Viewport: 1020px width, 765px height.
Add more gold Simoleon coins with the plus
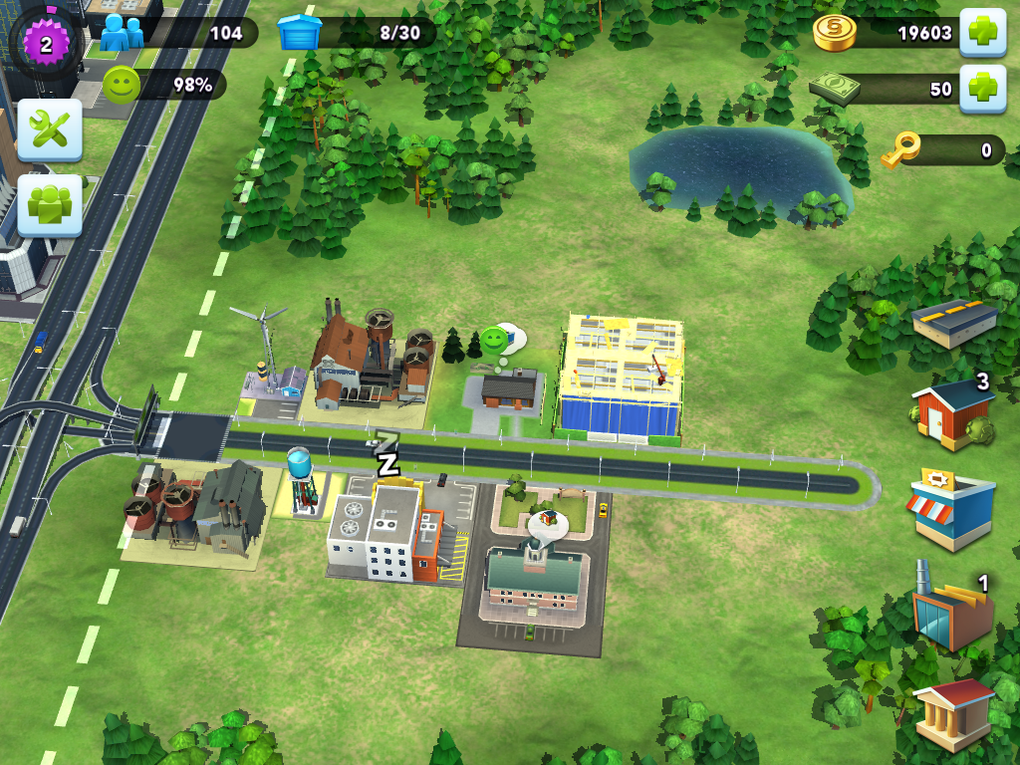982,32
